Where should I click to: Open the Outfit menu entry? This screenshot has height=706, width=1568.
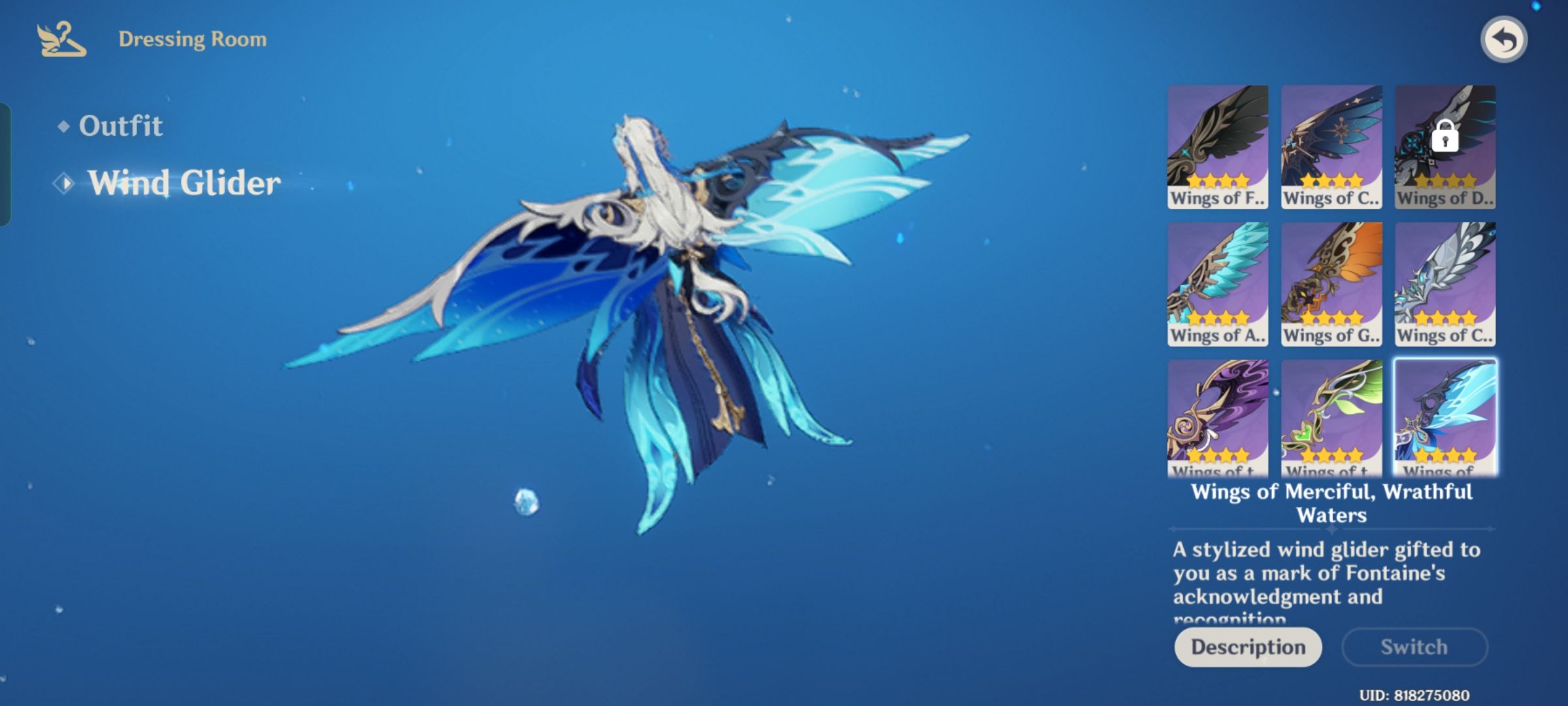(121, 126)
